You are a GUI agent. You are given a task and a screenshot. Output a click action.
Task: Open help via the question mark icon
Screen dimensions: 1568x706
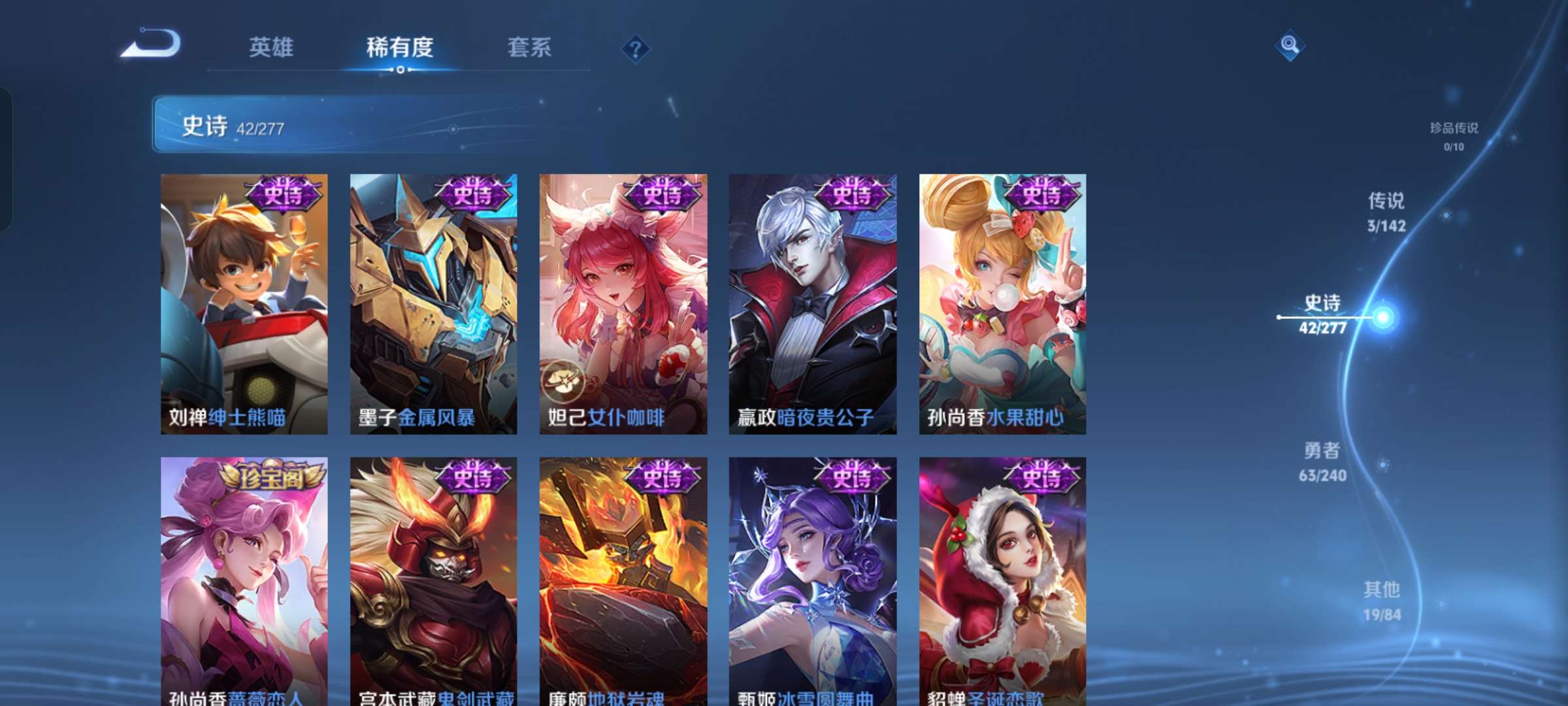pyautogui.click(x=635, y=48)
